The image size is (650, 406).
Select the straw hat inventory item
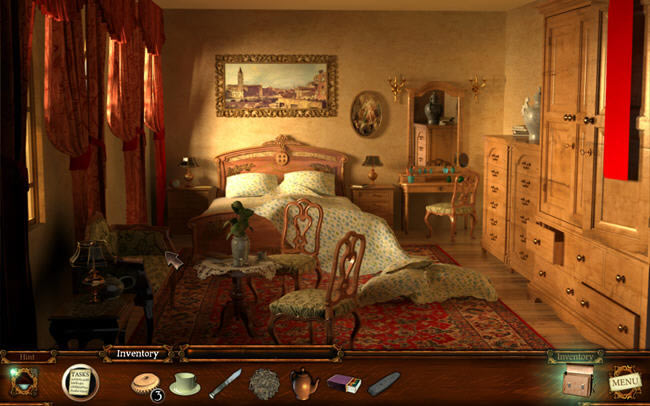146,383
